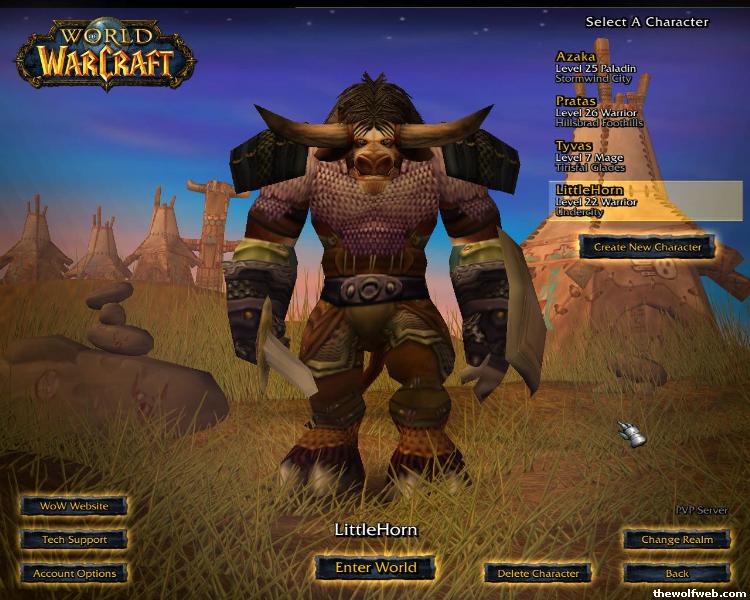
Task: Choose Pratas the Level 26 Warrior
Action: click(610, 112)
